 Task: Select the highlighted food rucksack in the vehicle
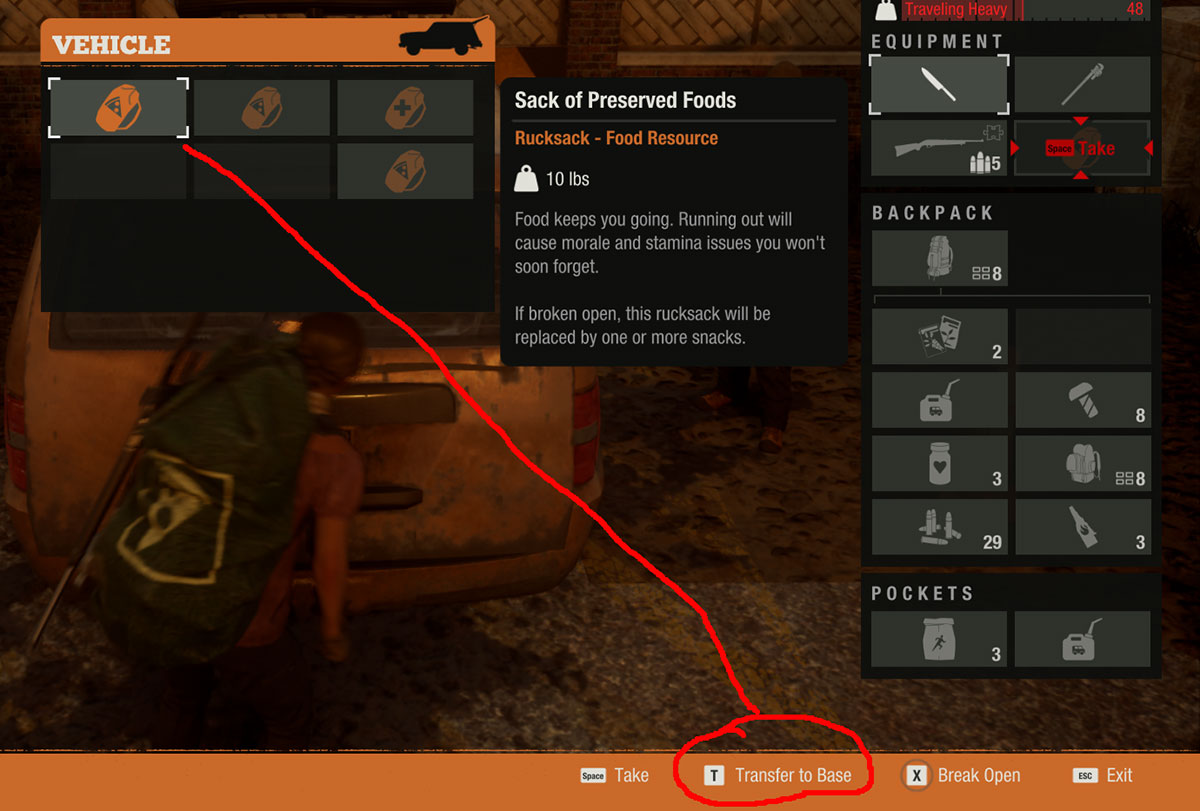click(118, 107)
